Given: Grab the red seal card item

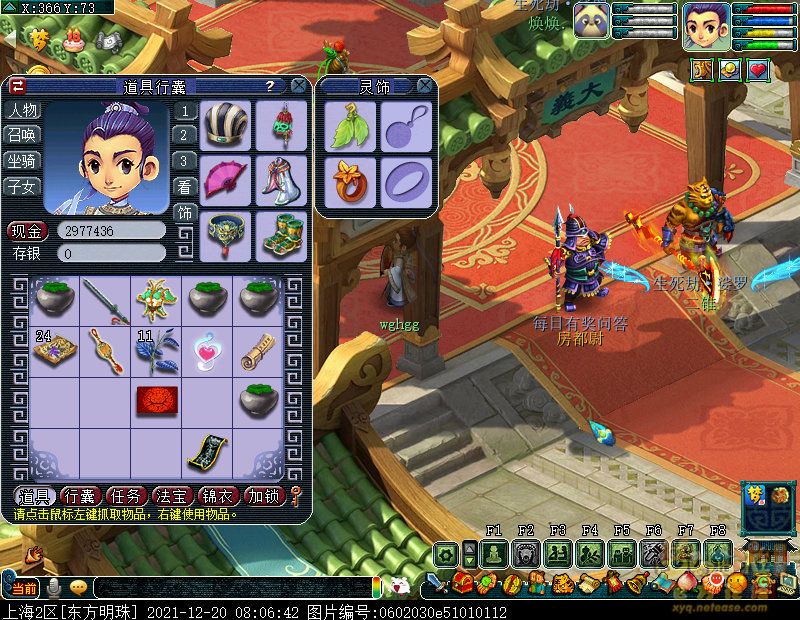Looking at the screenshot, I should click(x=157, y=400).
